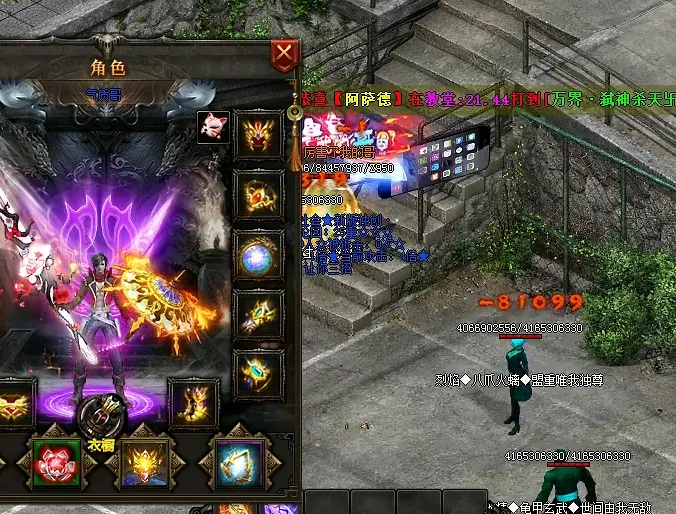Click the red-gem golden amulet slot
676x514 pixels.
tap(258, 194)
